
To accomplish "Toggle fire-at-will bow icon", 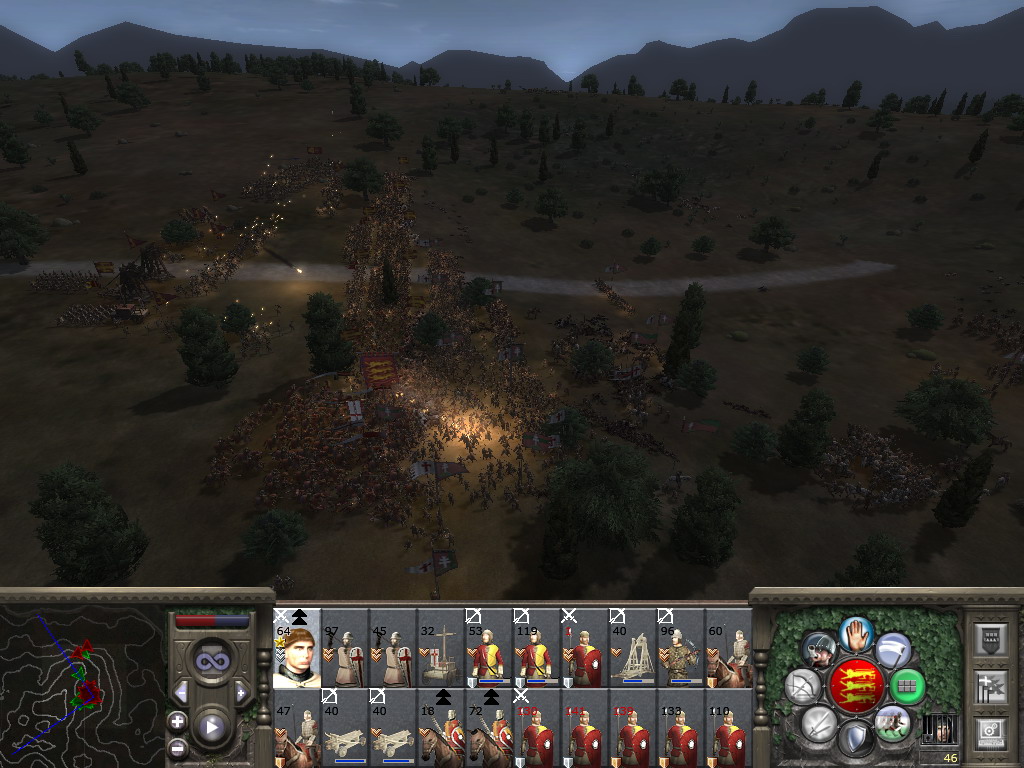I will (802, 686).
